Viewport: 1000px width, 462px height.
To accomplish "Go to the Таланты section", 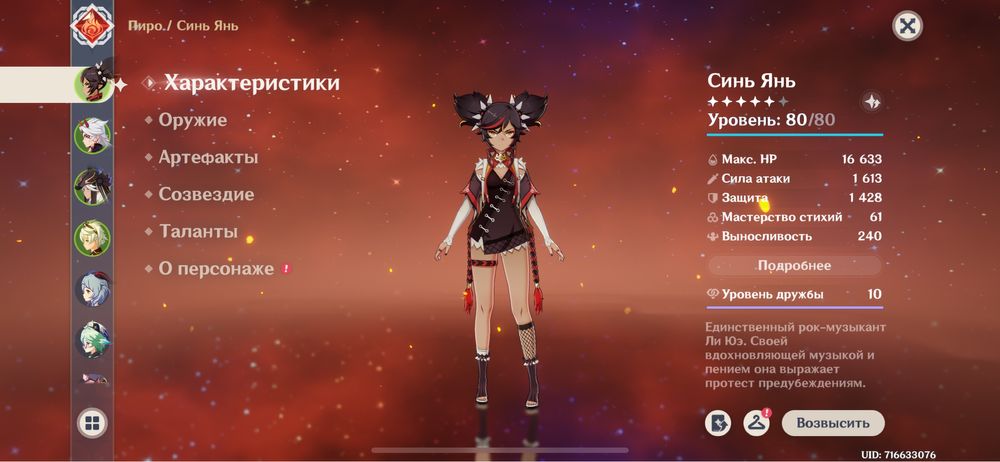I will coord(198,231).
